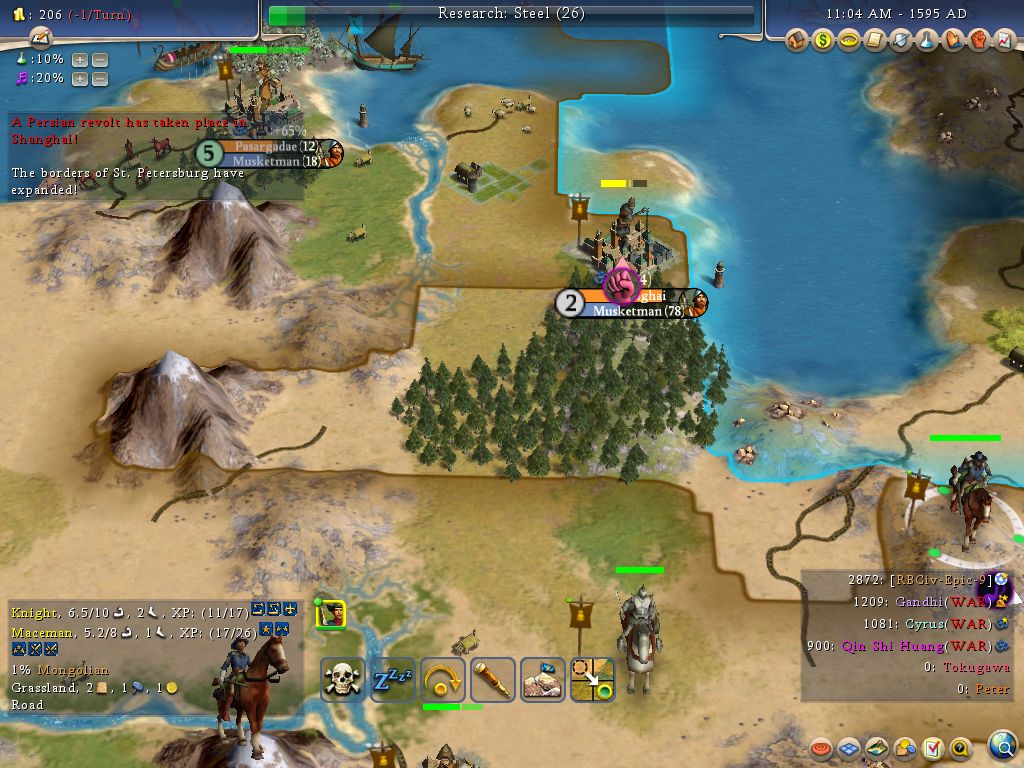The width and height of the screenshot is (1024, 768).
Task: Open the Domestic Advisor with the house icon
Action: 797,41
